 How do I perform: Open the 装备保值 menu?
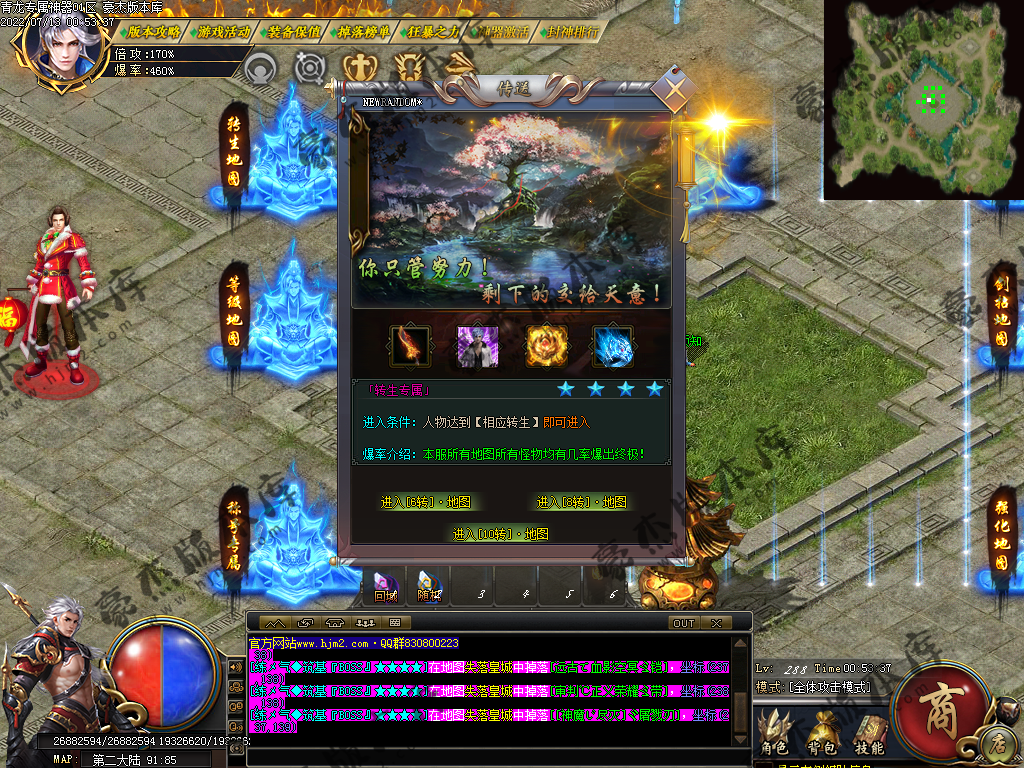coord(294,31)
